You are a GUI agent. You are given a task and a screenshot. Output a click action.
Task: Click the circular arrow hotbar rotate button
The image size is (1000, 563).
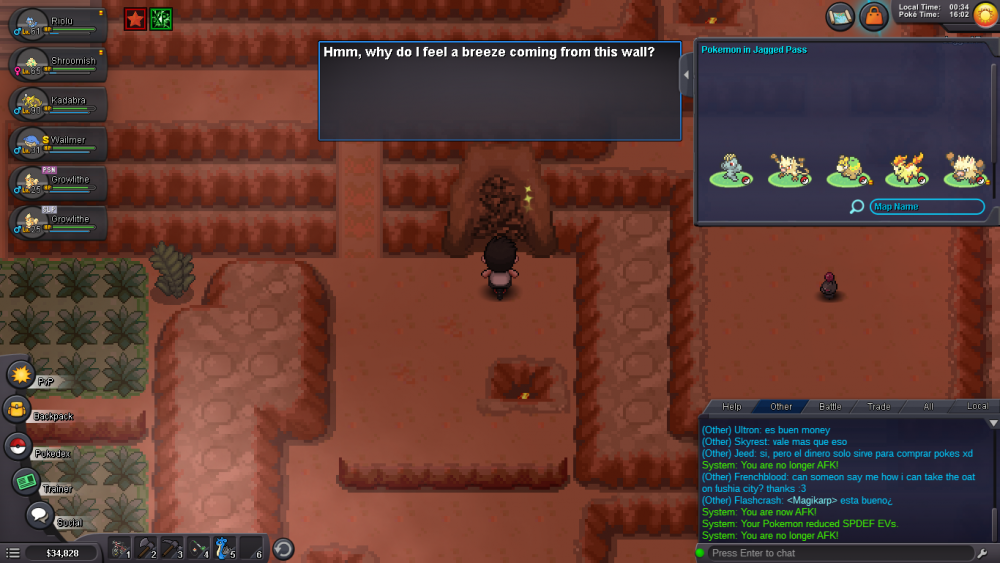283,549
